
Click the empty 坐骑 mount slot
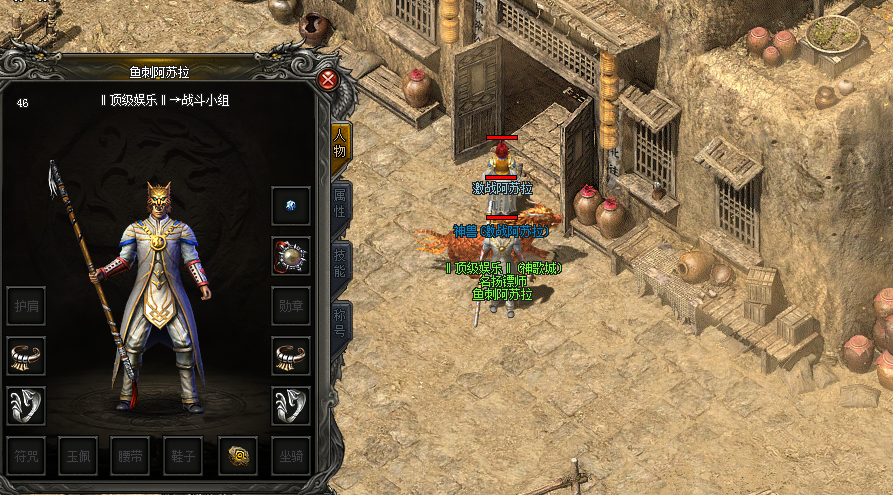click(x=291, y=456)
